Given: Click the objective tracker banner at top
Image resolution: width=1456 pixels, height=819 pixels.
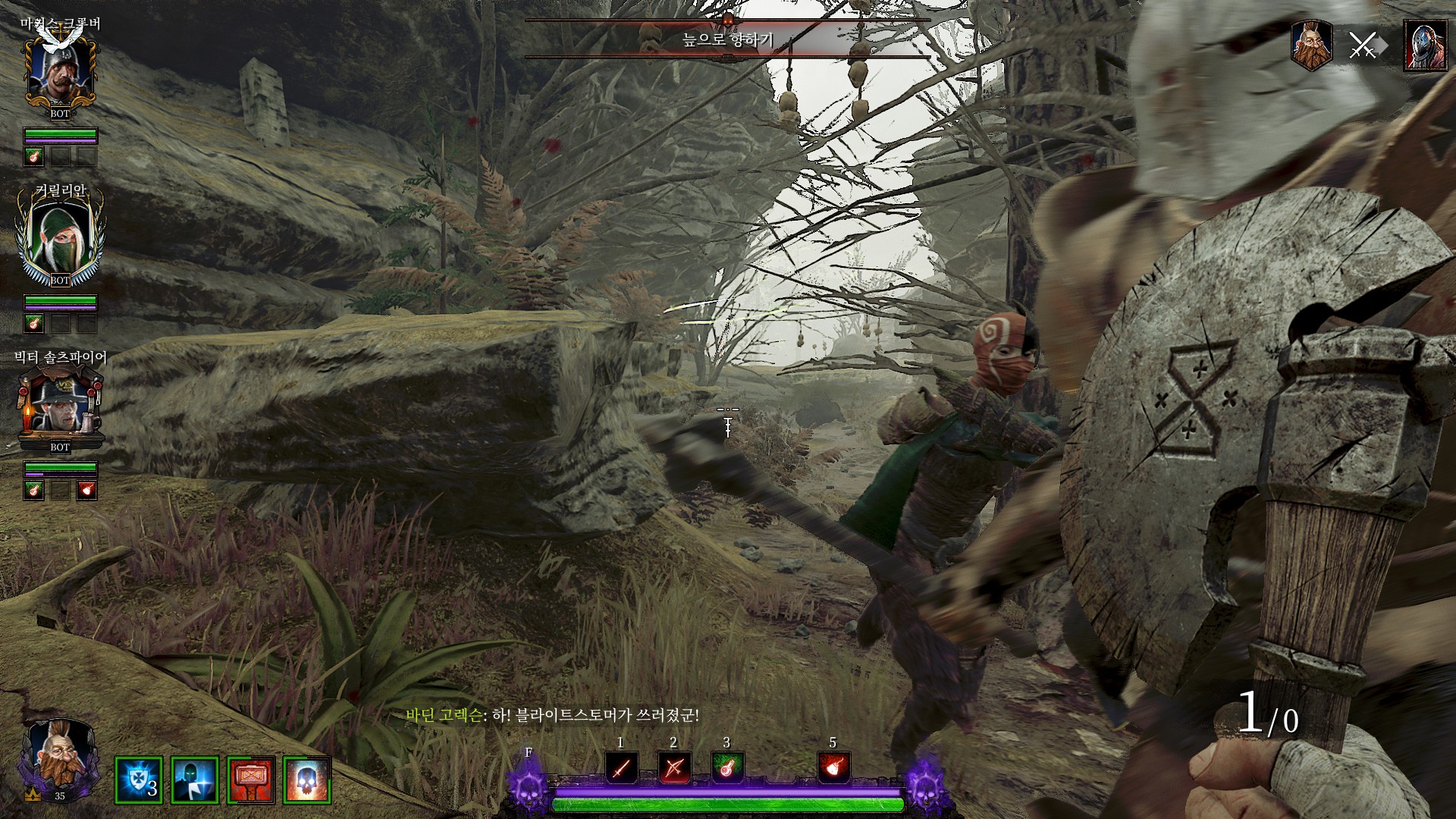Looking at the screenshot, I should coord(727,39).
